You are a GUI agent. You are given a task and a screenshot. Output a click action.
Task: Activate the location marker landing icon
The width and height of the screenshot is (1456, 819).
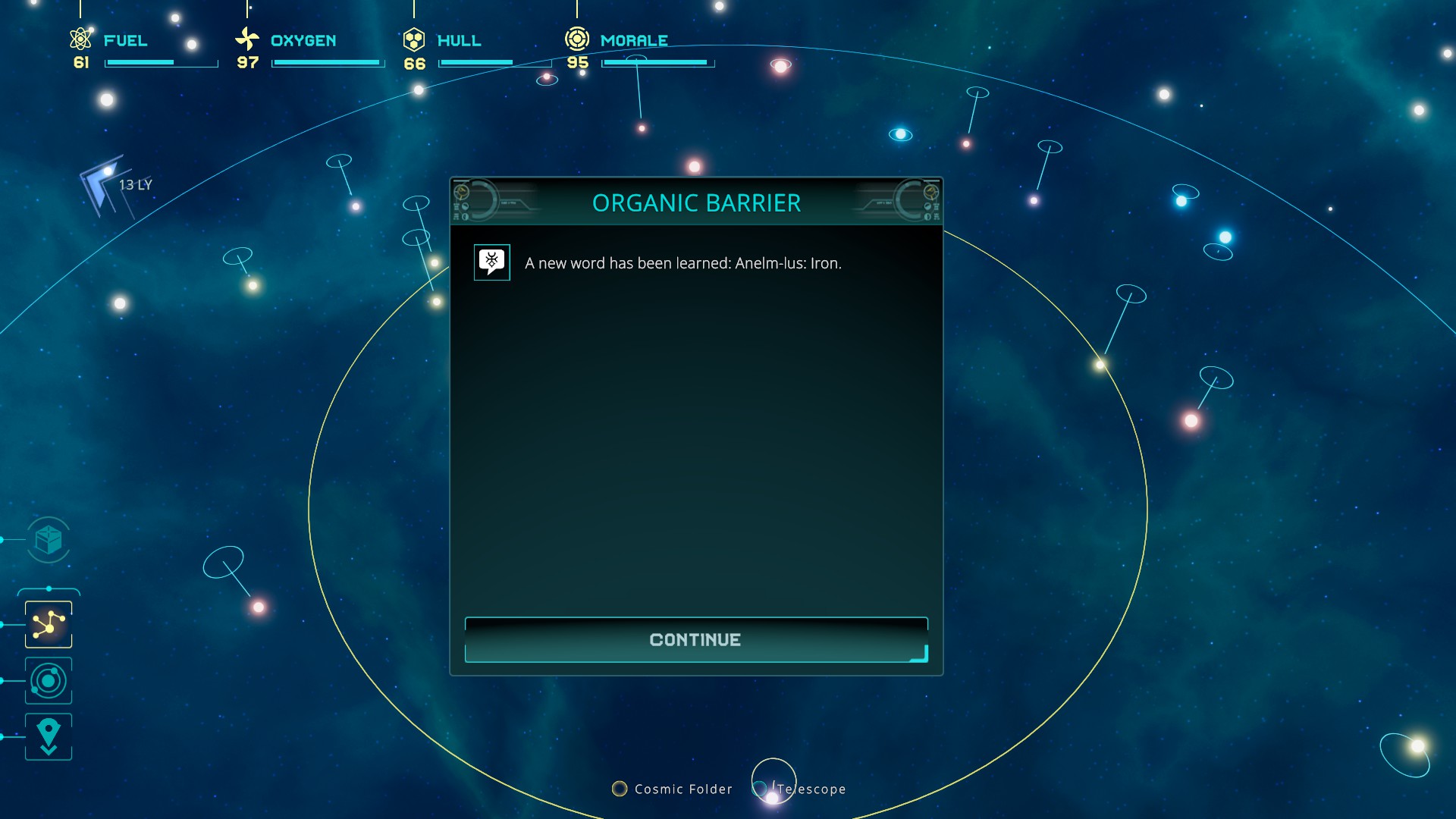[49, 736]
